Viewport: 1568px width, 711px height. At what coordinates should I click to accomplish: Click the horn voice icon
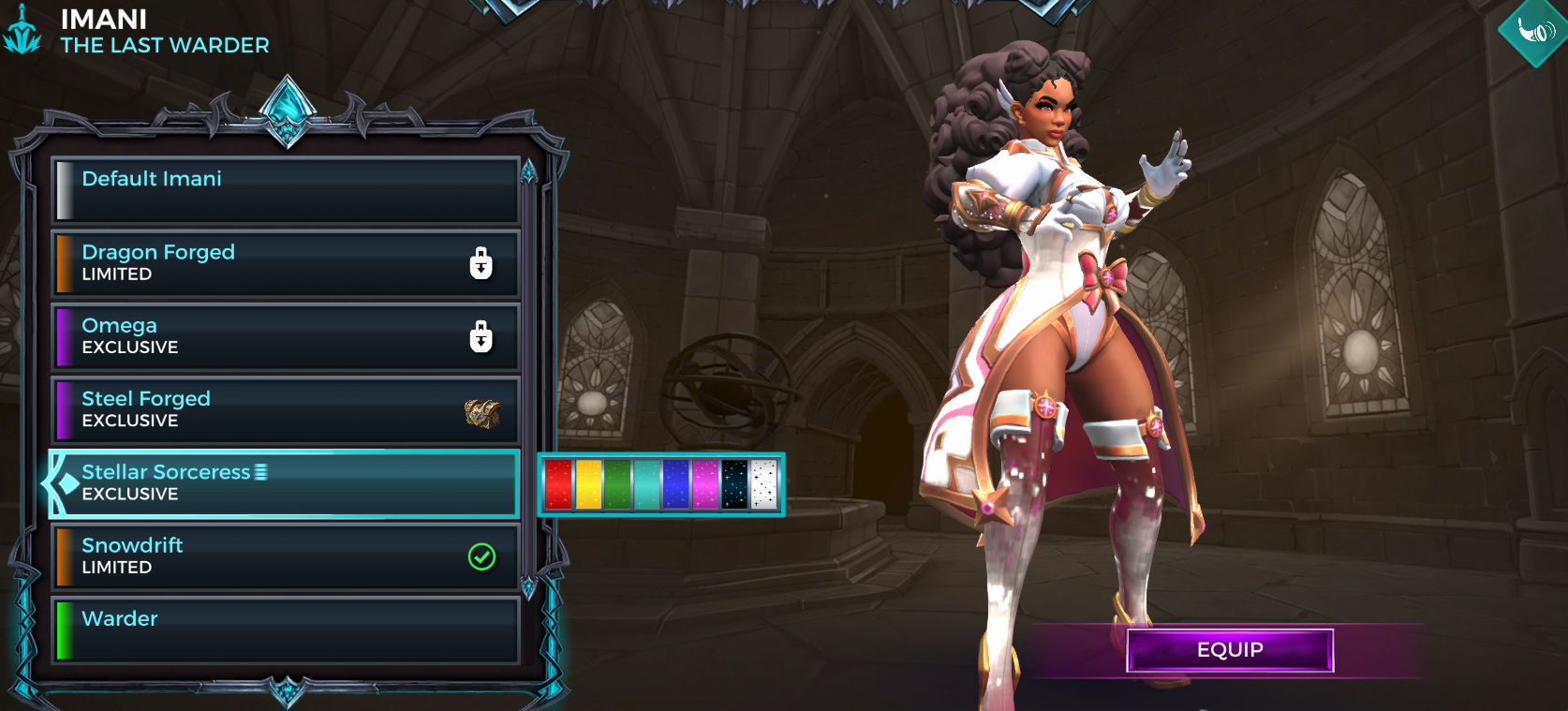point(1535,31)
